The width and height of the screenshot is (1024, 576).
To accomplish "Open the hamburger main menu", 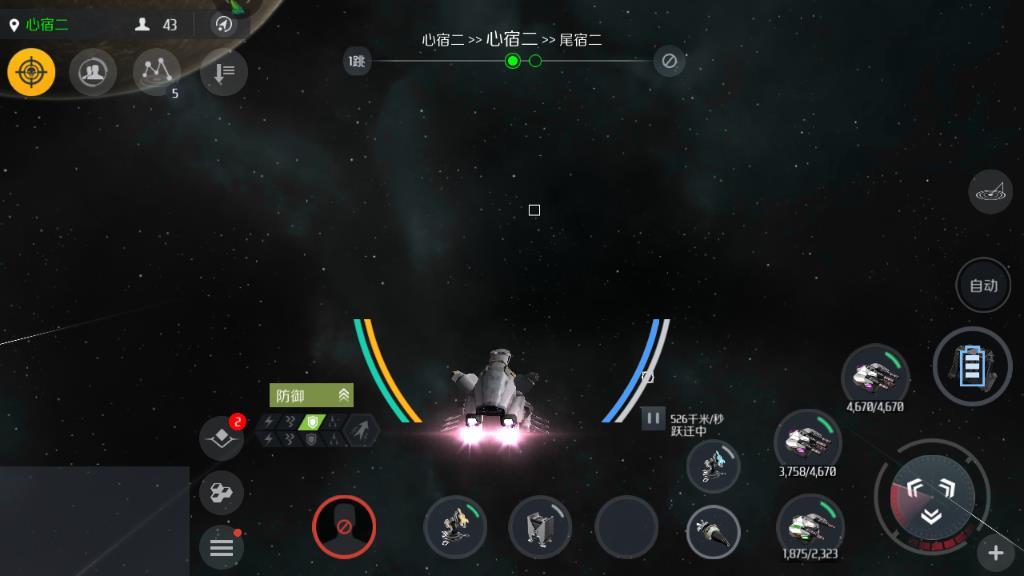I will [x=221, y=547].
